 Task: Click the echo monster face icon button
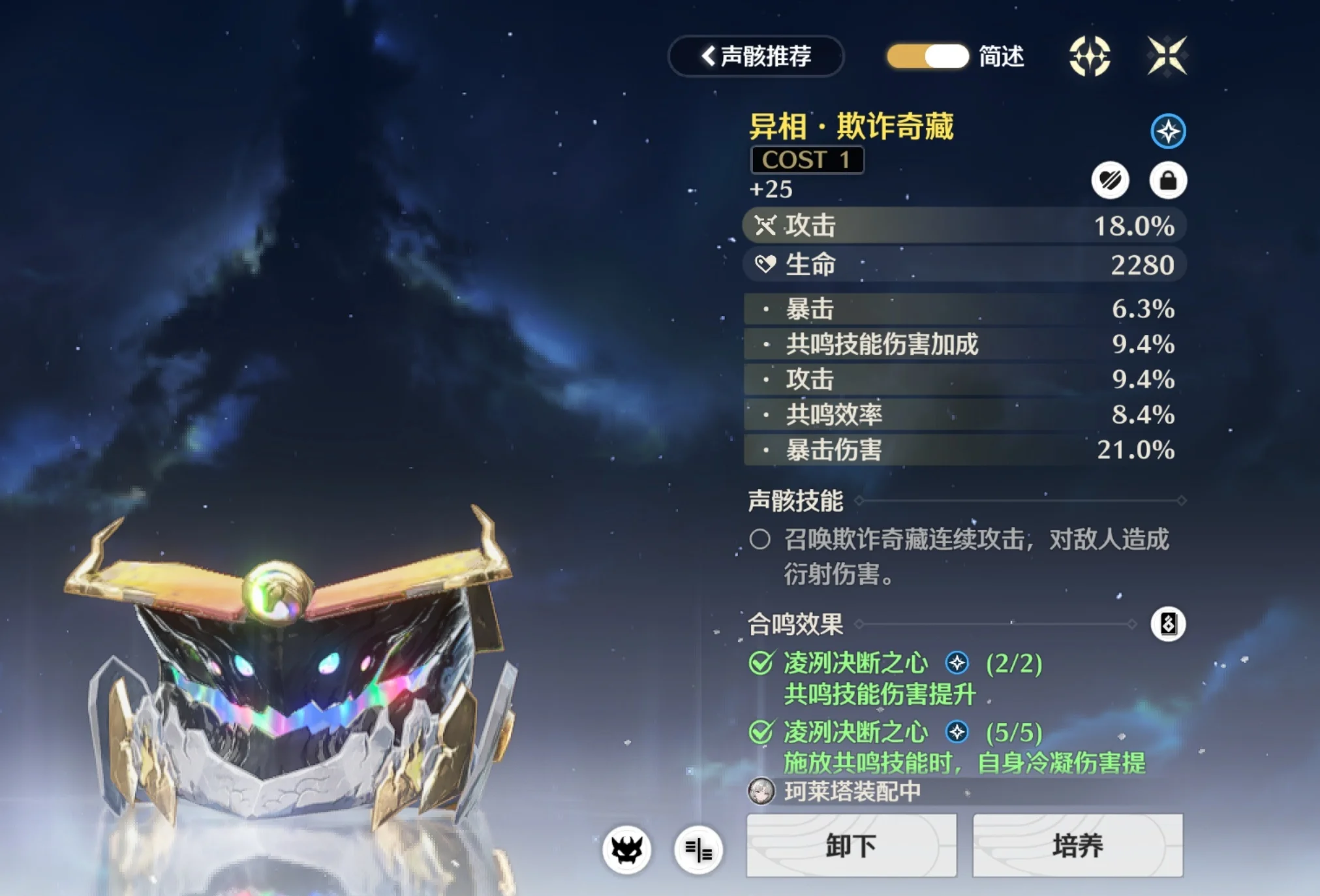click(626, 850)
